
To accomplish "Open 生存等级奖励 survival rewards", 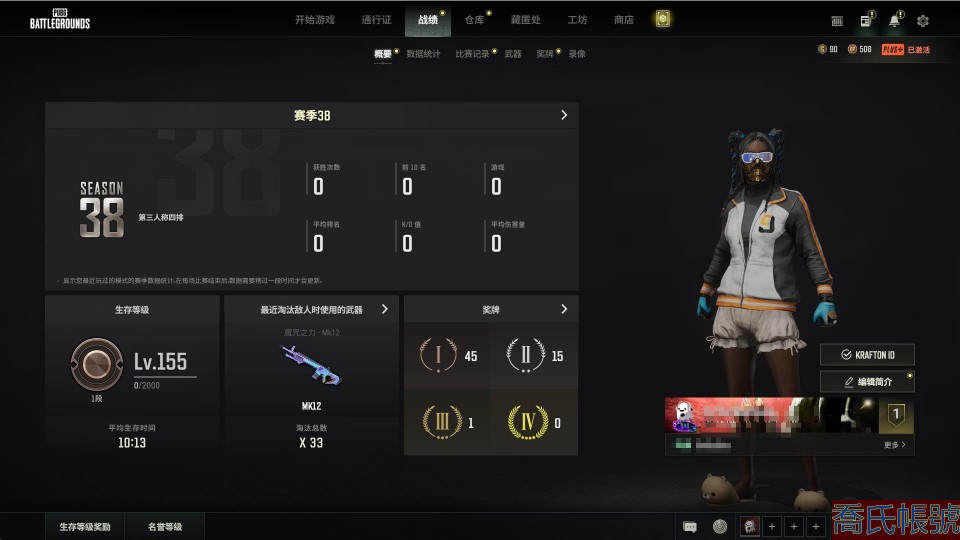I will click(85, 526).
